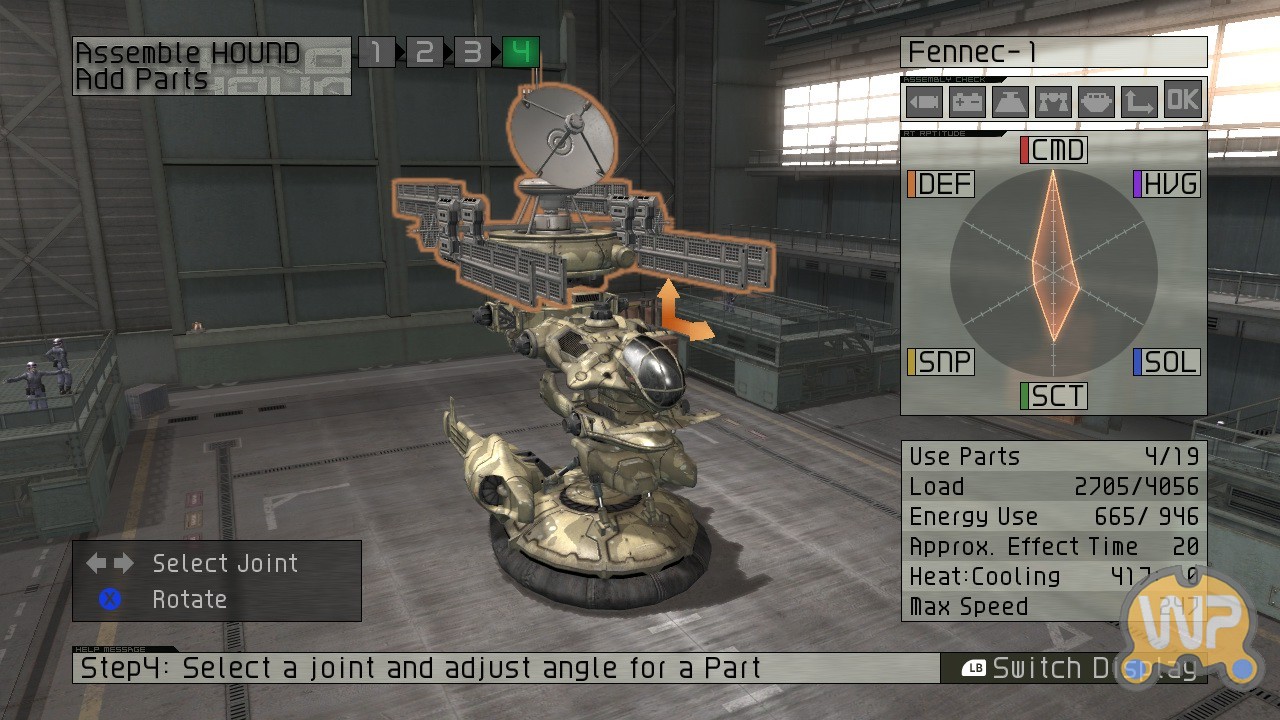Click the battery generator check icon
Image resolution: width=1280 pixels, height=720 pixels.
(x=967, y=101)
